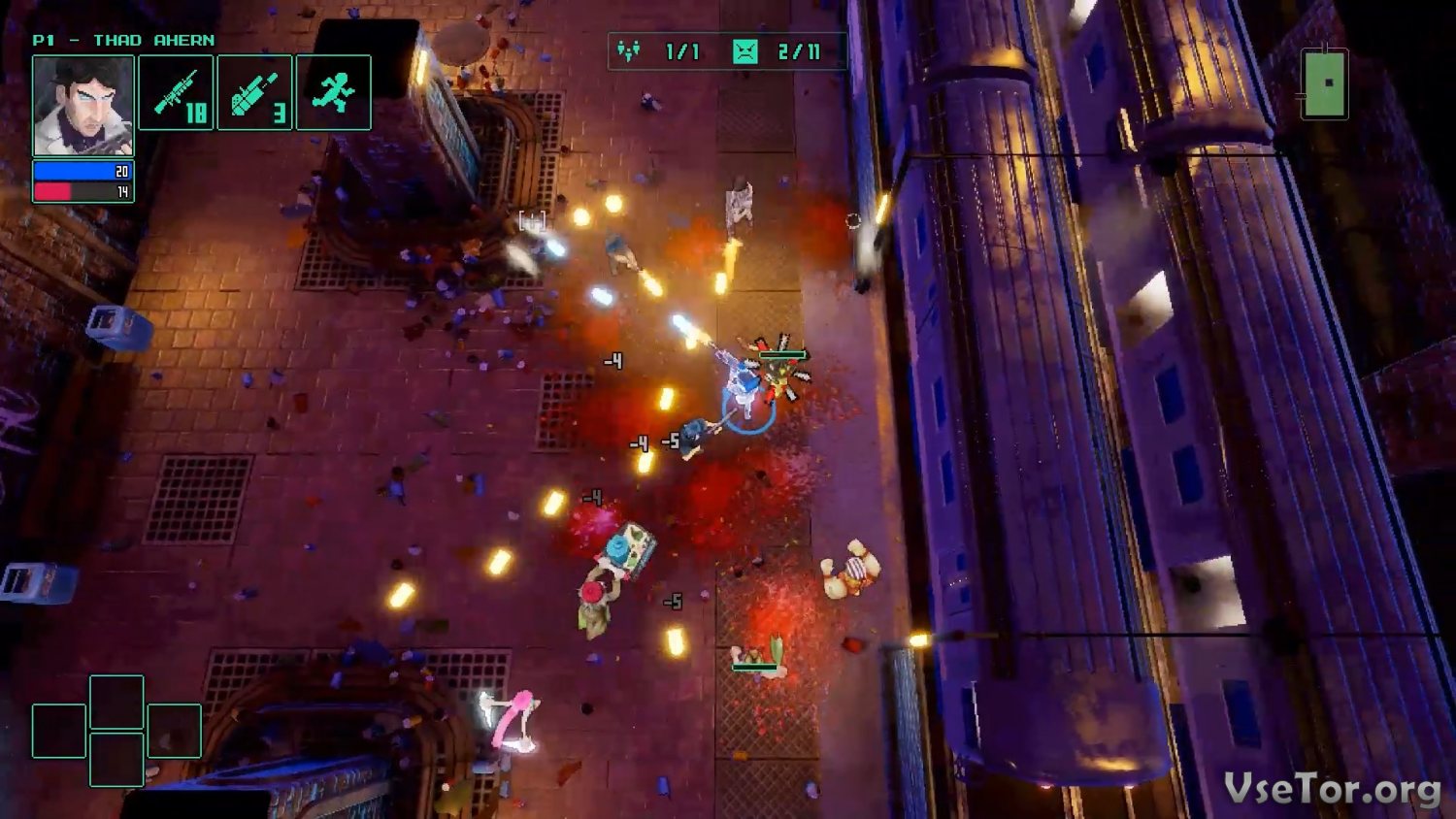Choose the grenade item slot
This screenshot has width=1456, height=819.
[254, 93]
